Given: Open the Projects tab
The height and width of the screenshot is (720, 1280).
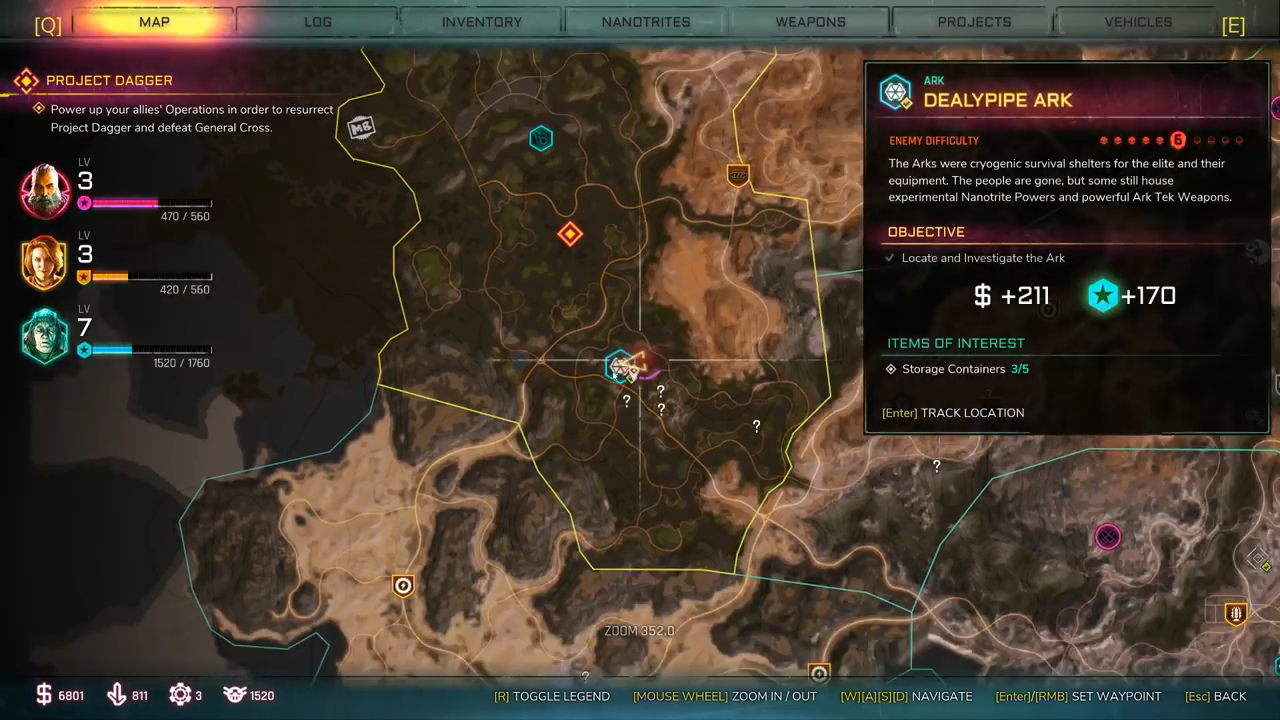Looking at the screenshot, I should 974,22.
